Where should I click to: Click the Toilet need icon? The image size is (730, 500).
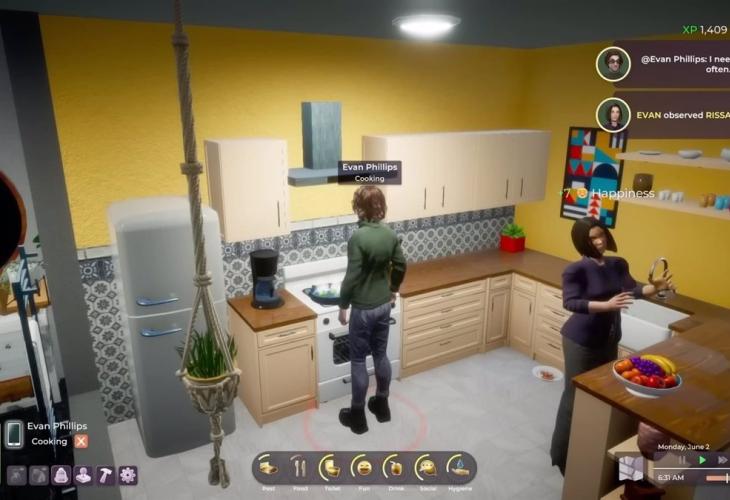tap(331, 467)
